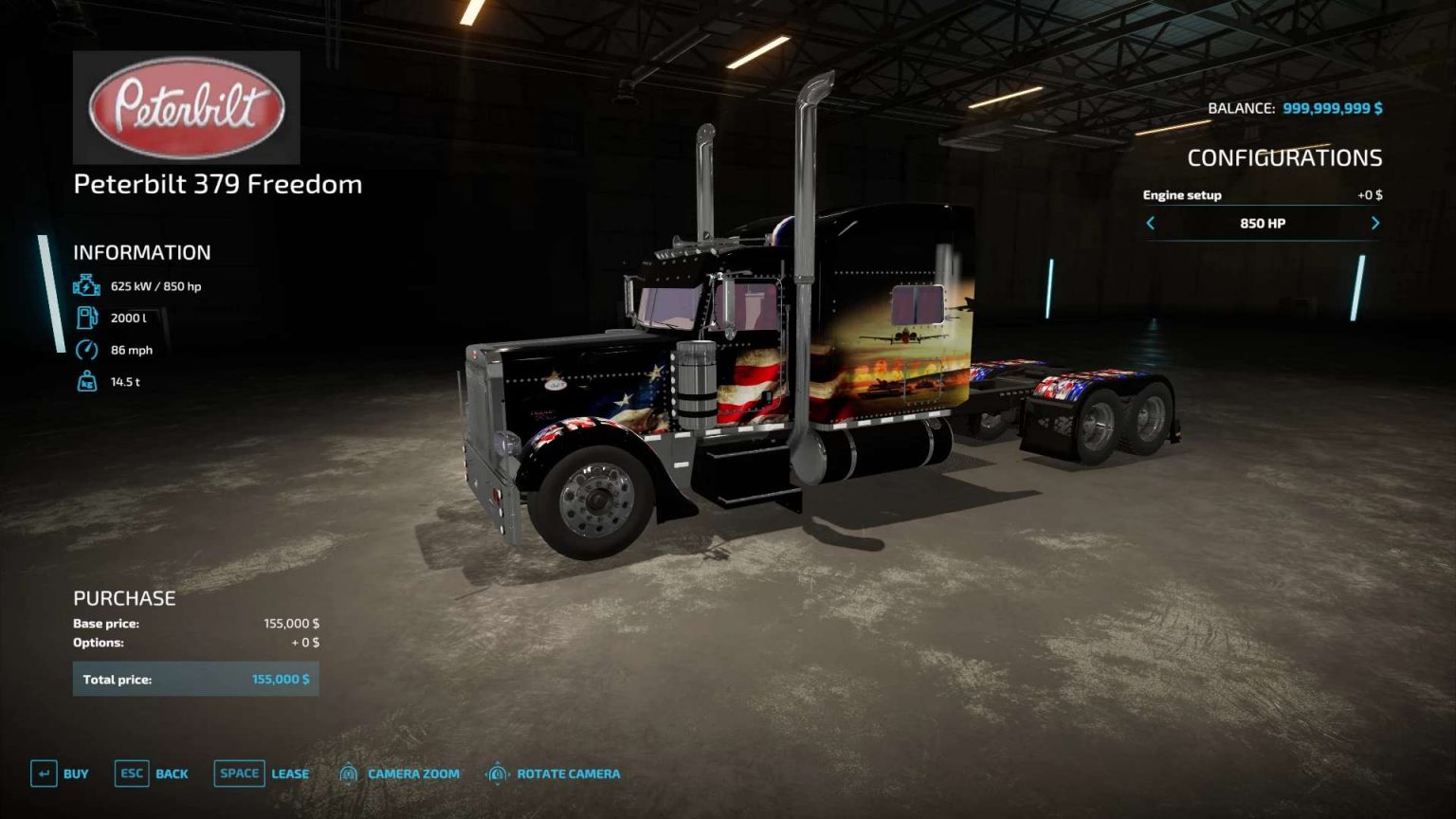Click the SPACE key icon beside LEASE
Viewport: 1456px width, 819px height.
point(239,773)
